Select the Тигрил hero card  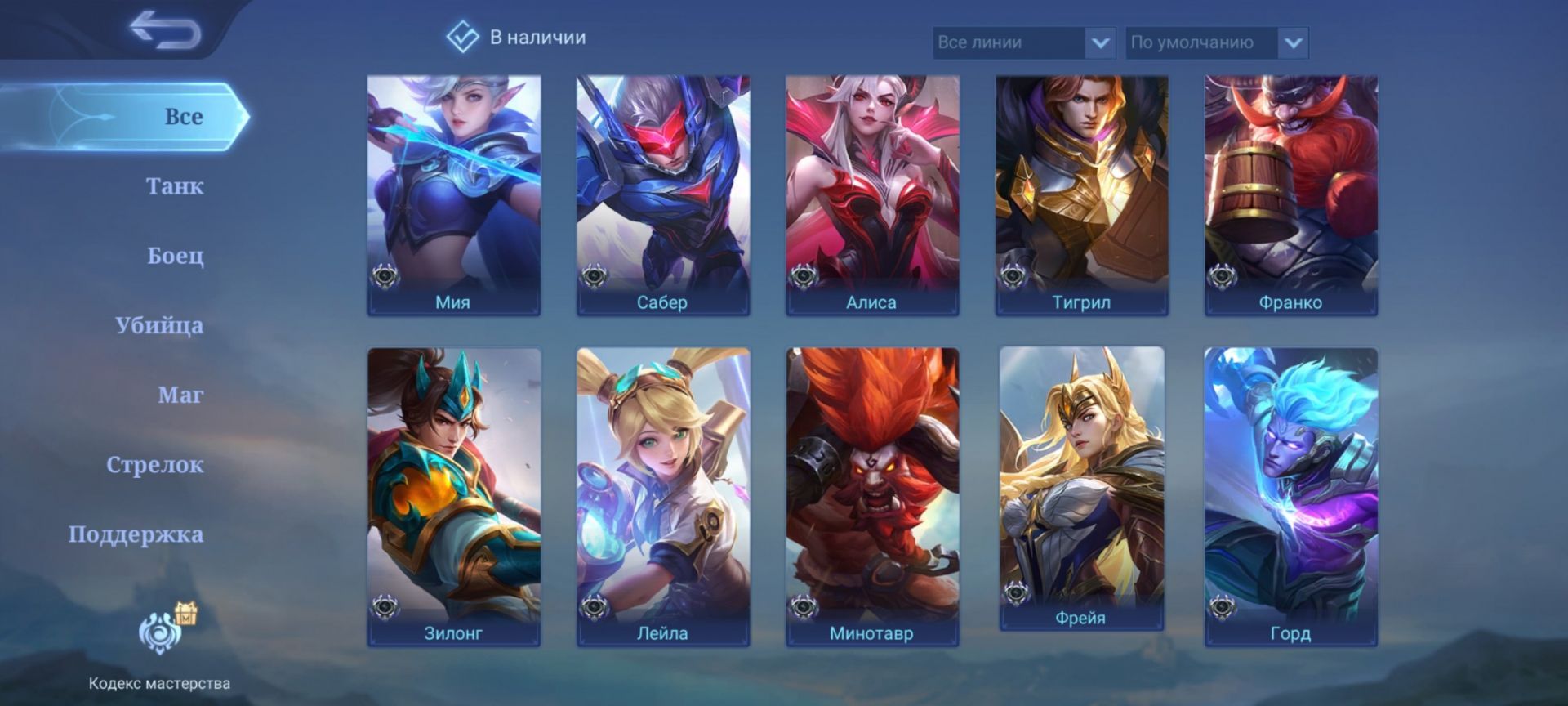coord(1081,194)
